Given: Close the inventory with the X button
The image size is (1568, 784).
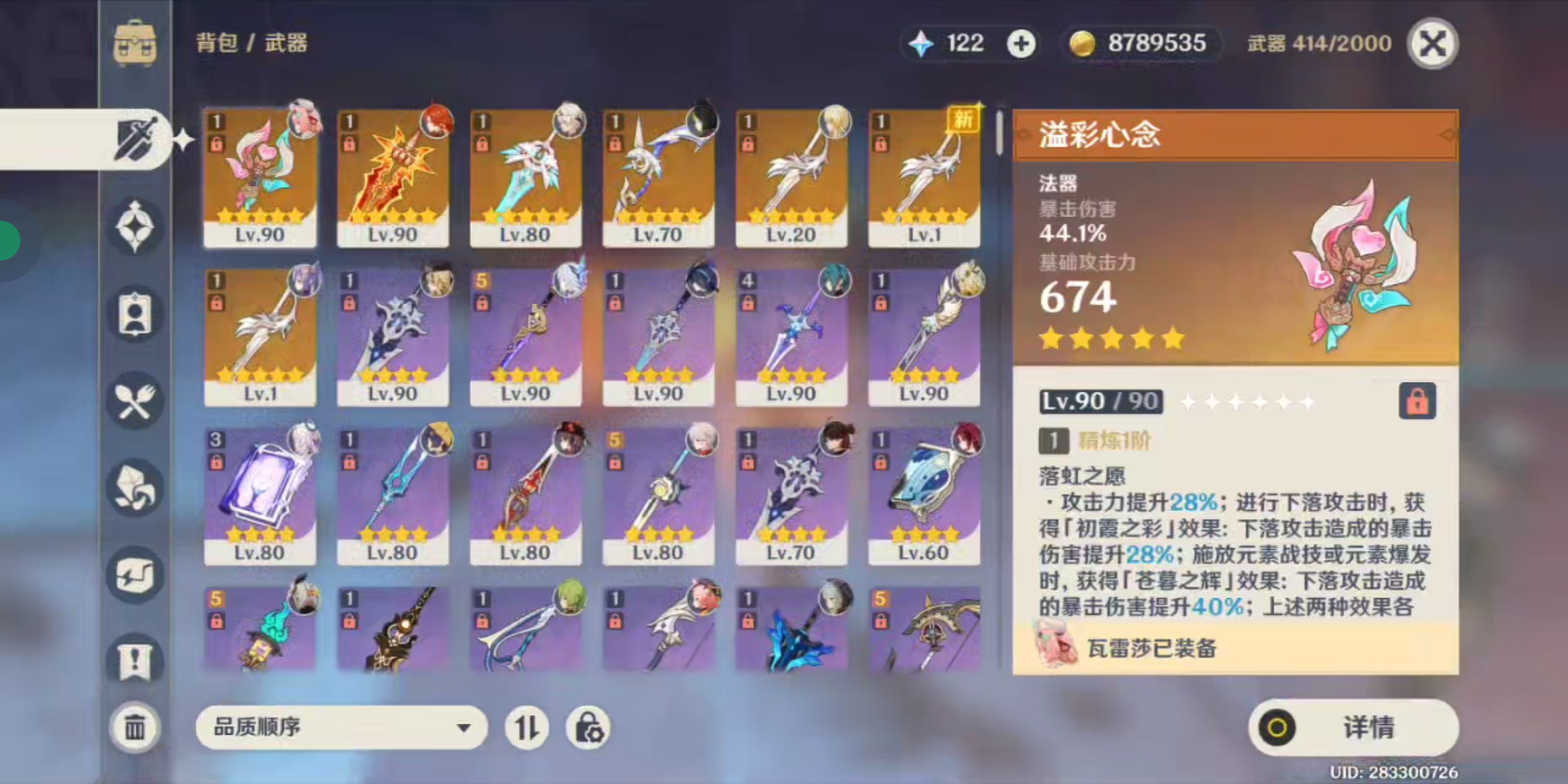Looking at the screenshot, I should (1432, 44).
